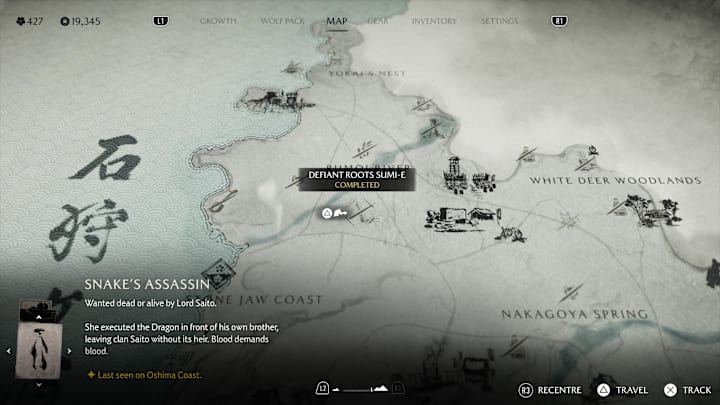Open the Inventory tab

(x=434, y=21)
